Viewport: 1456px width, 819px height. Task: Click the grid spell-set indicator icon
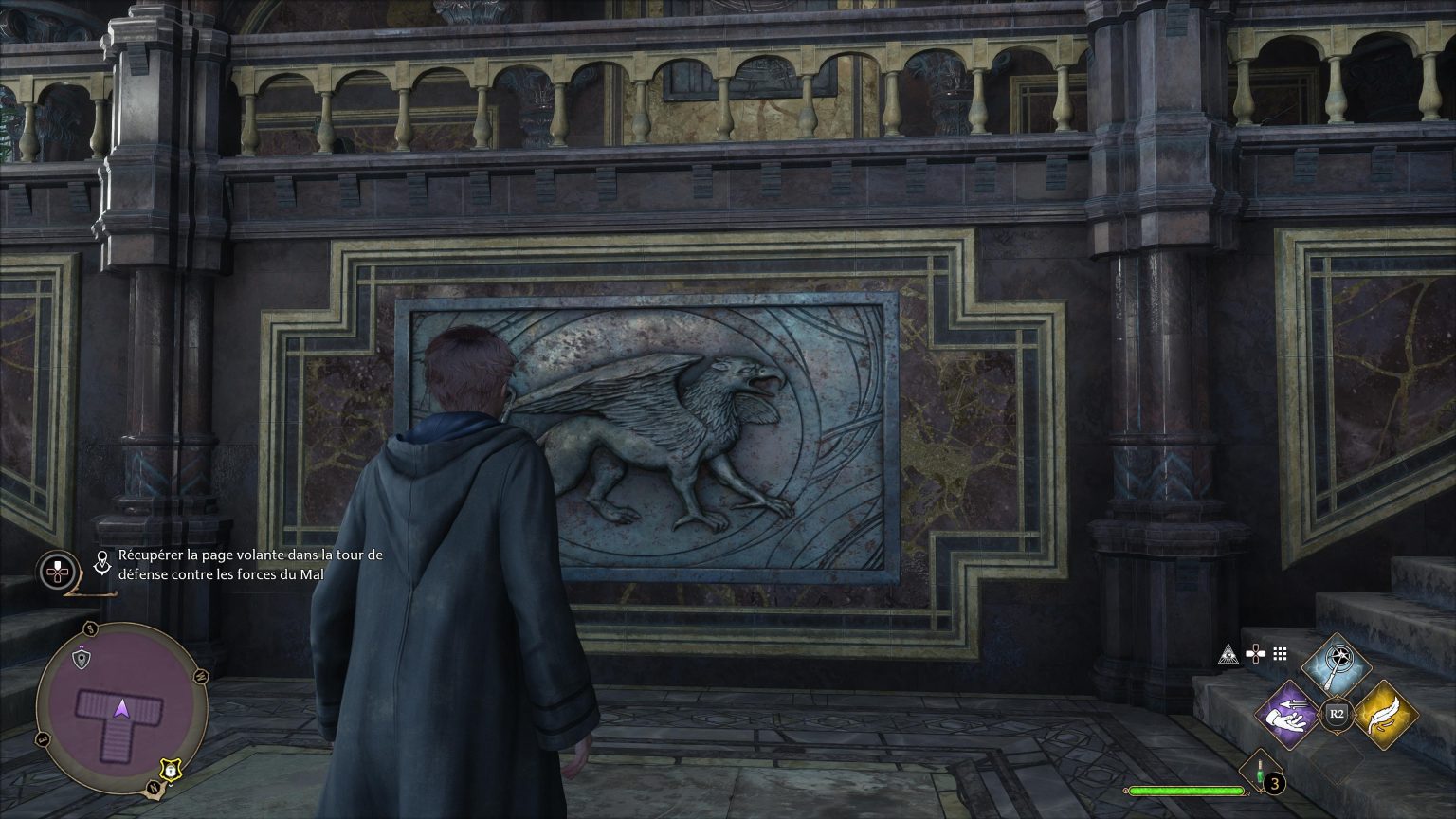(x=1279, y=652)
